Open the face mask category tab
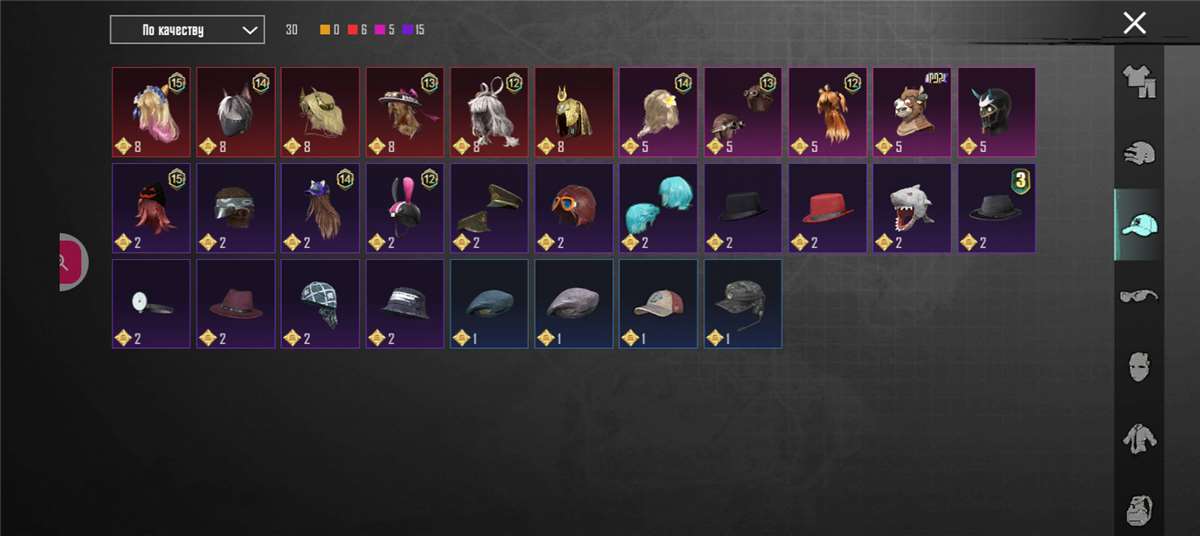The width and height of the screenshot is (1200, 536). click(1139, 366)
